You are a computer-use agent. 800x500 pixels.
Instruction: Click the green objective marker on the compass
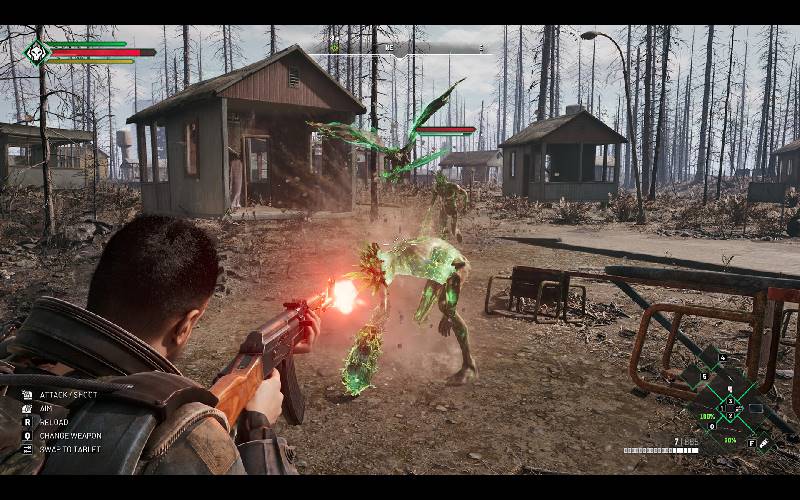coord(335,48)
